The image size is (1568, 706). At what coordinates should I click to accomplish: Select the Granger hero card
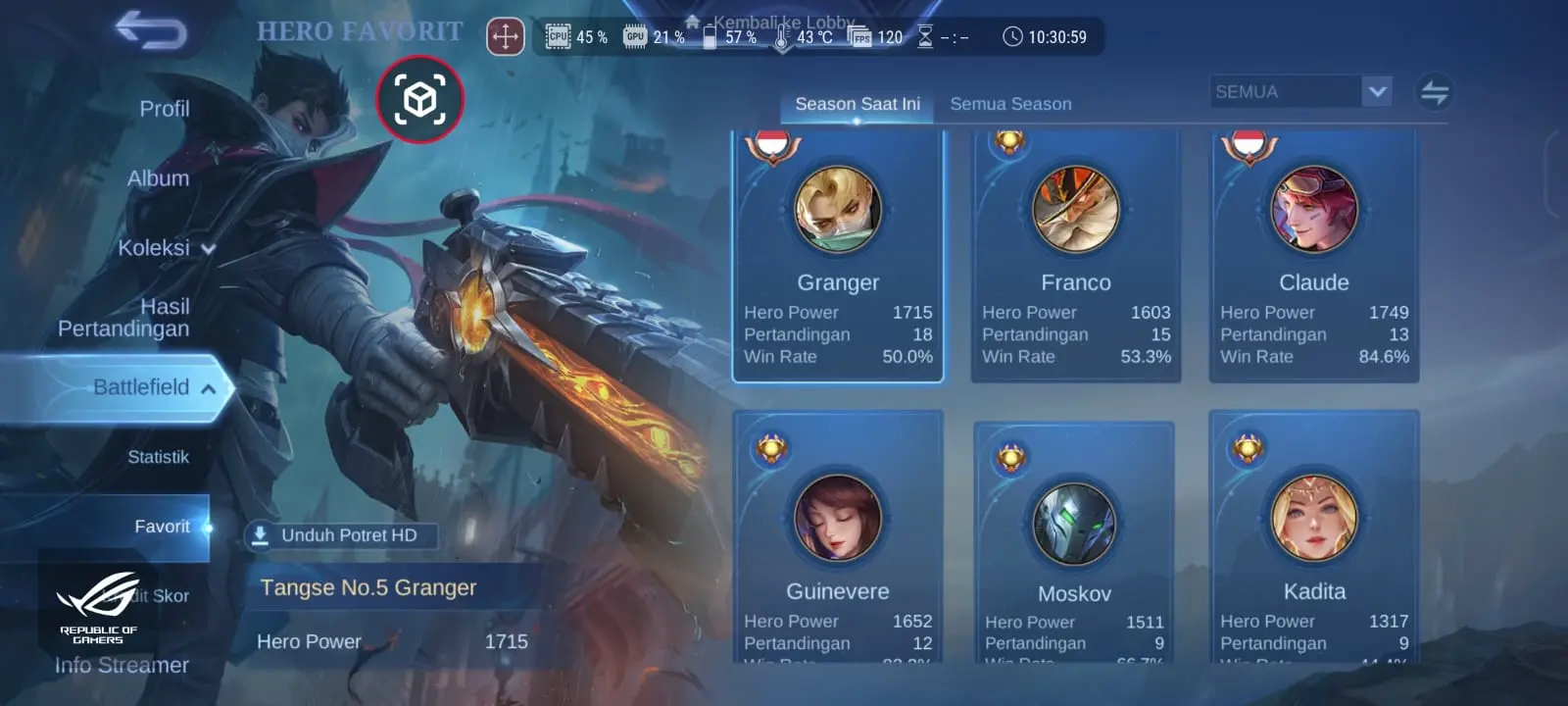click(x=838, y=255)
